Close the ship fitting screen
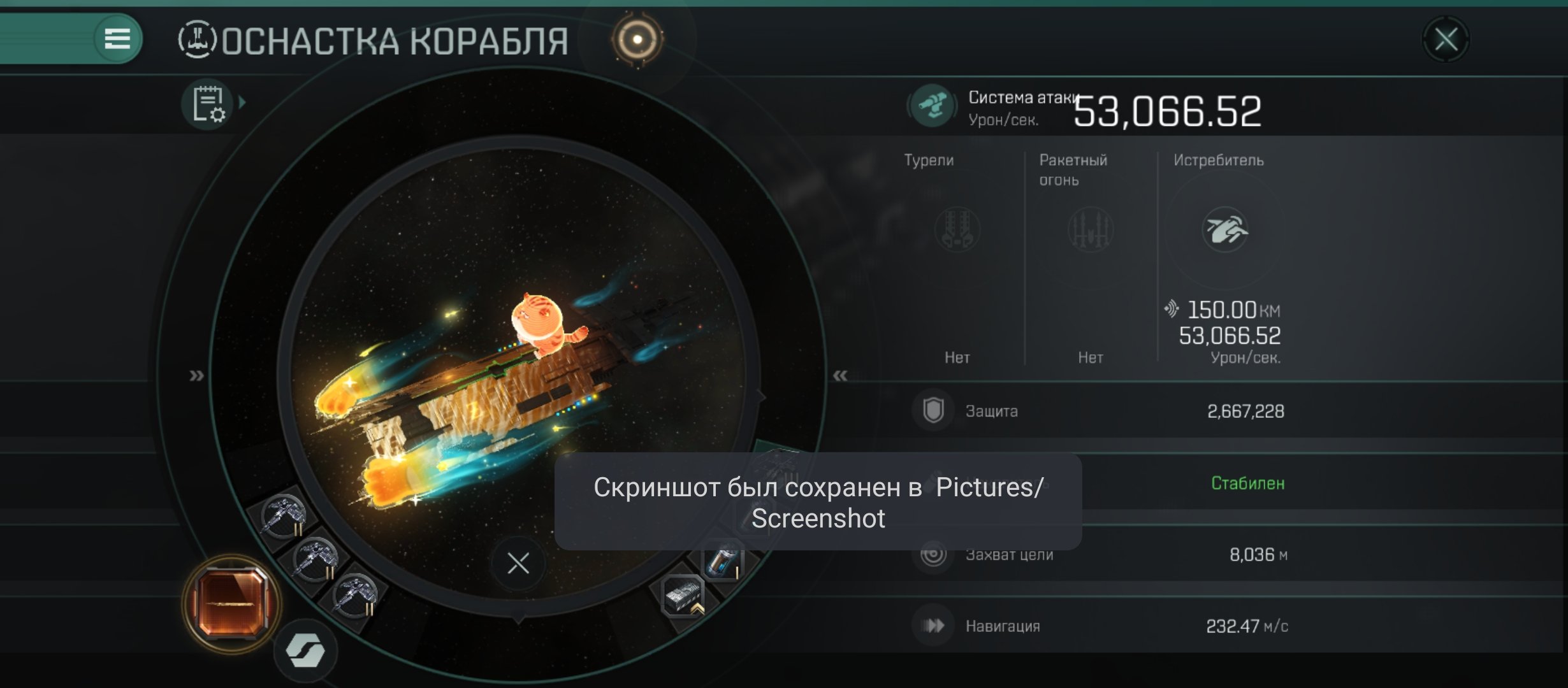Screen dimensions: 1568x688 coord(1446,39)
